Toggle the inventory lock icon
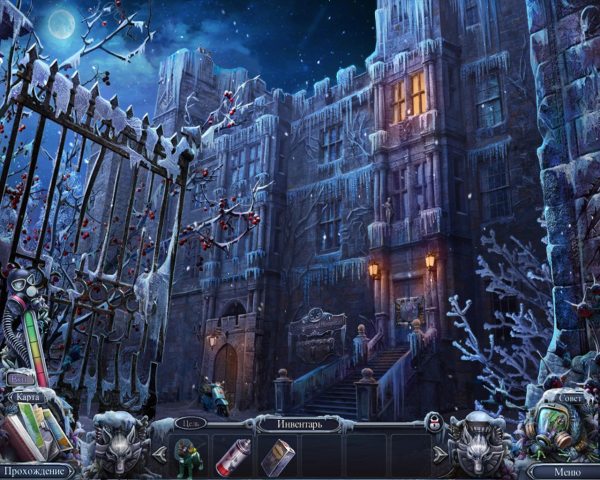Image resolution: width=600 pixels, height=480 pixels. pos(434,421)
